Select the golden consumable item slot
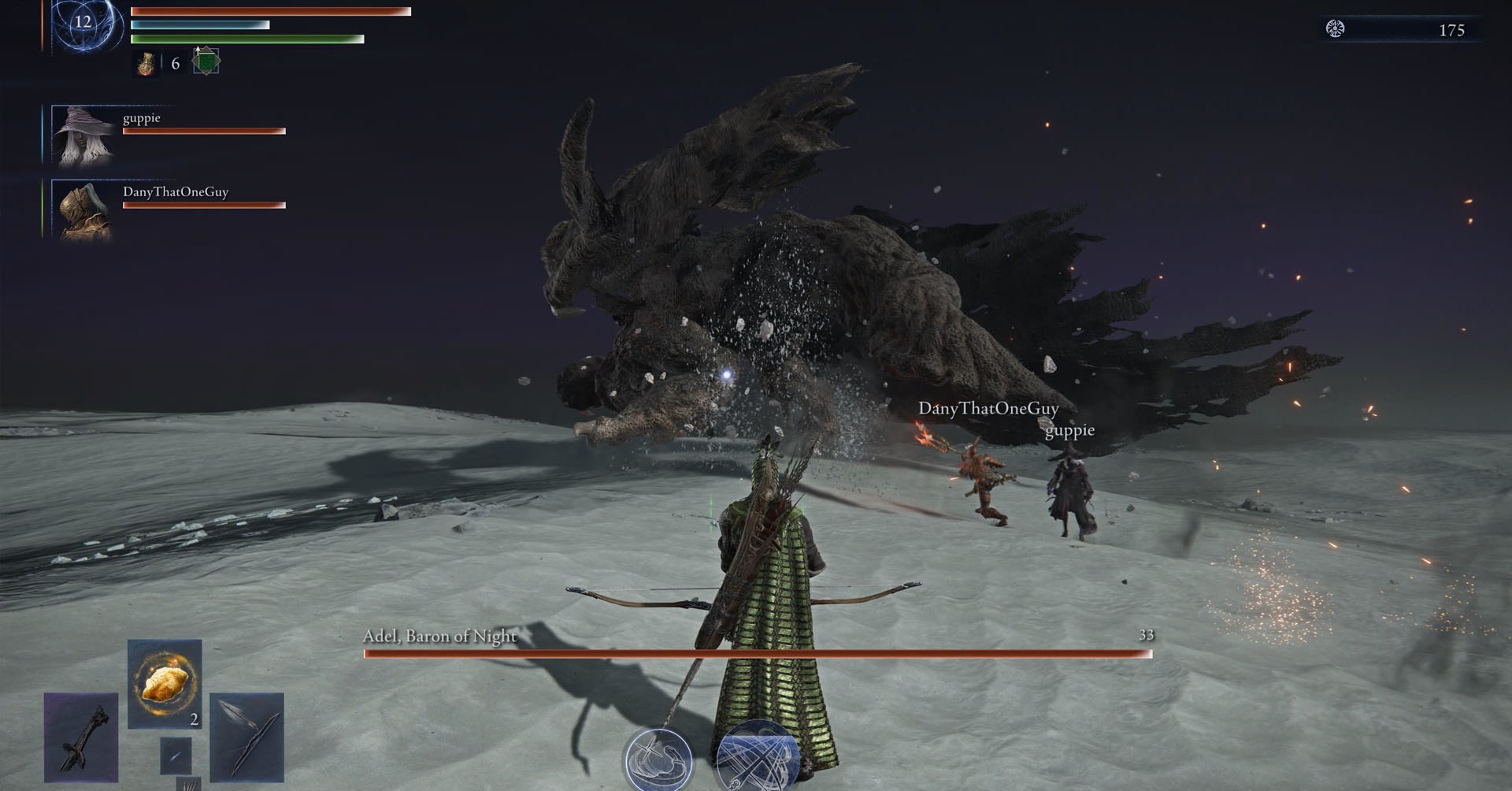The image size is (1512, 791). 165,684
